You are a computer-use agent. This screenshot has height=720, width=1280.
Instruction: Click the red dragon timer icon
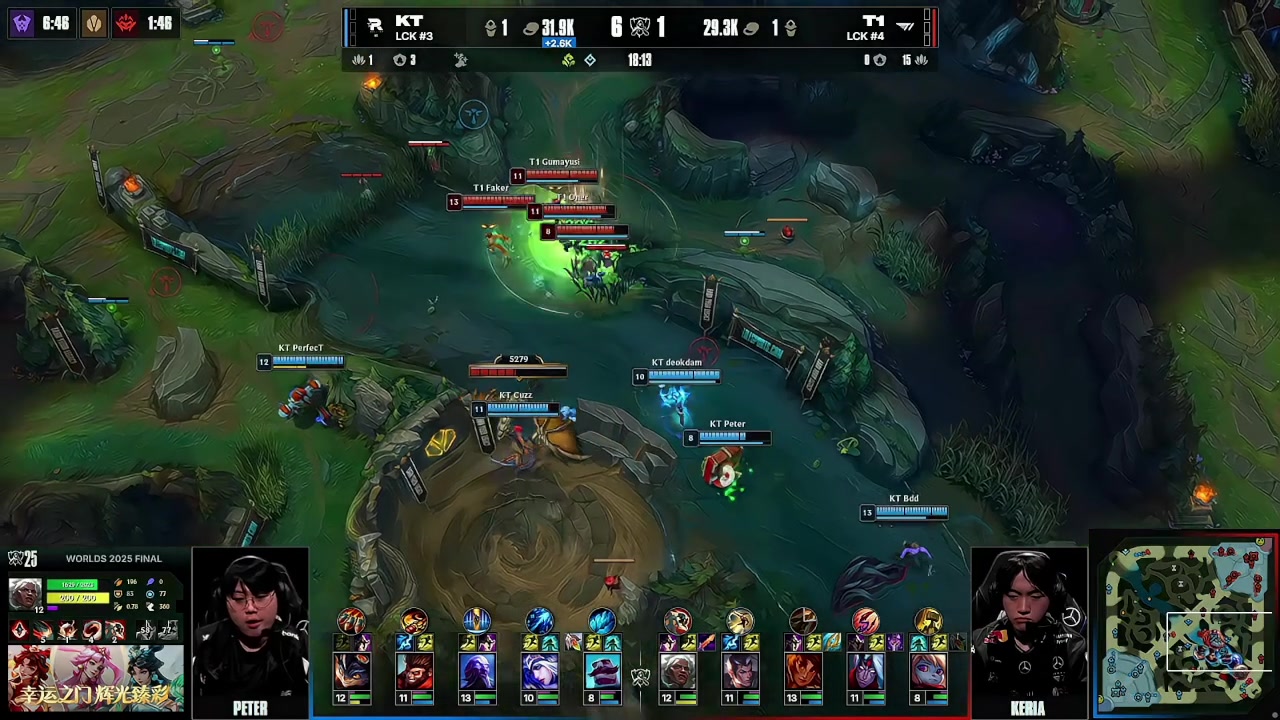point(127,23)
